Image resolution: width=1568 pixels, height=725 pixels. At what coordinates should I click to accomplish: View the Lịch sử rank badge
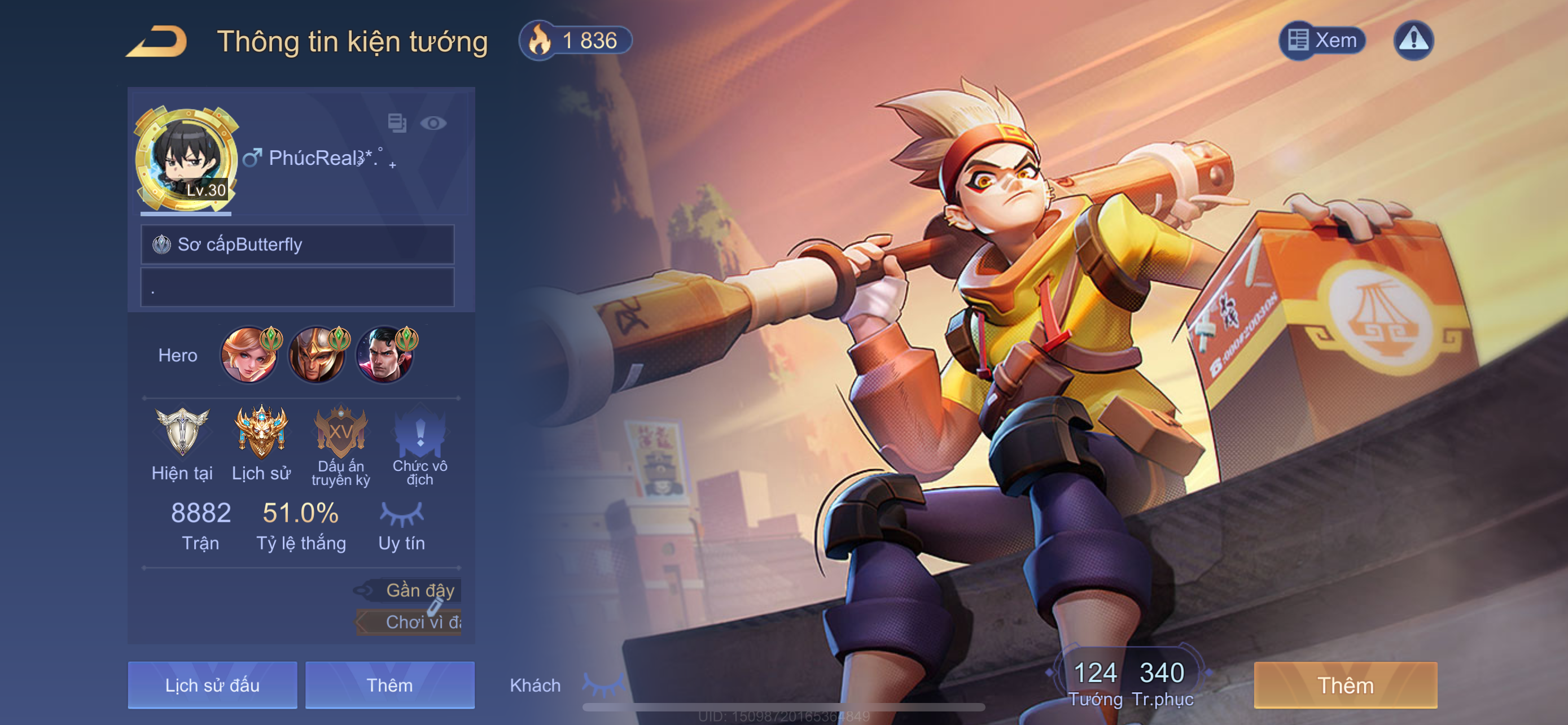click(x=261, y=432)
